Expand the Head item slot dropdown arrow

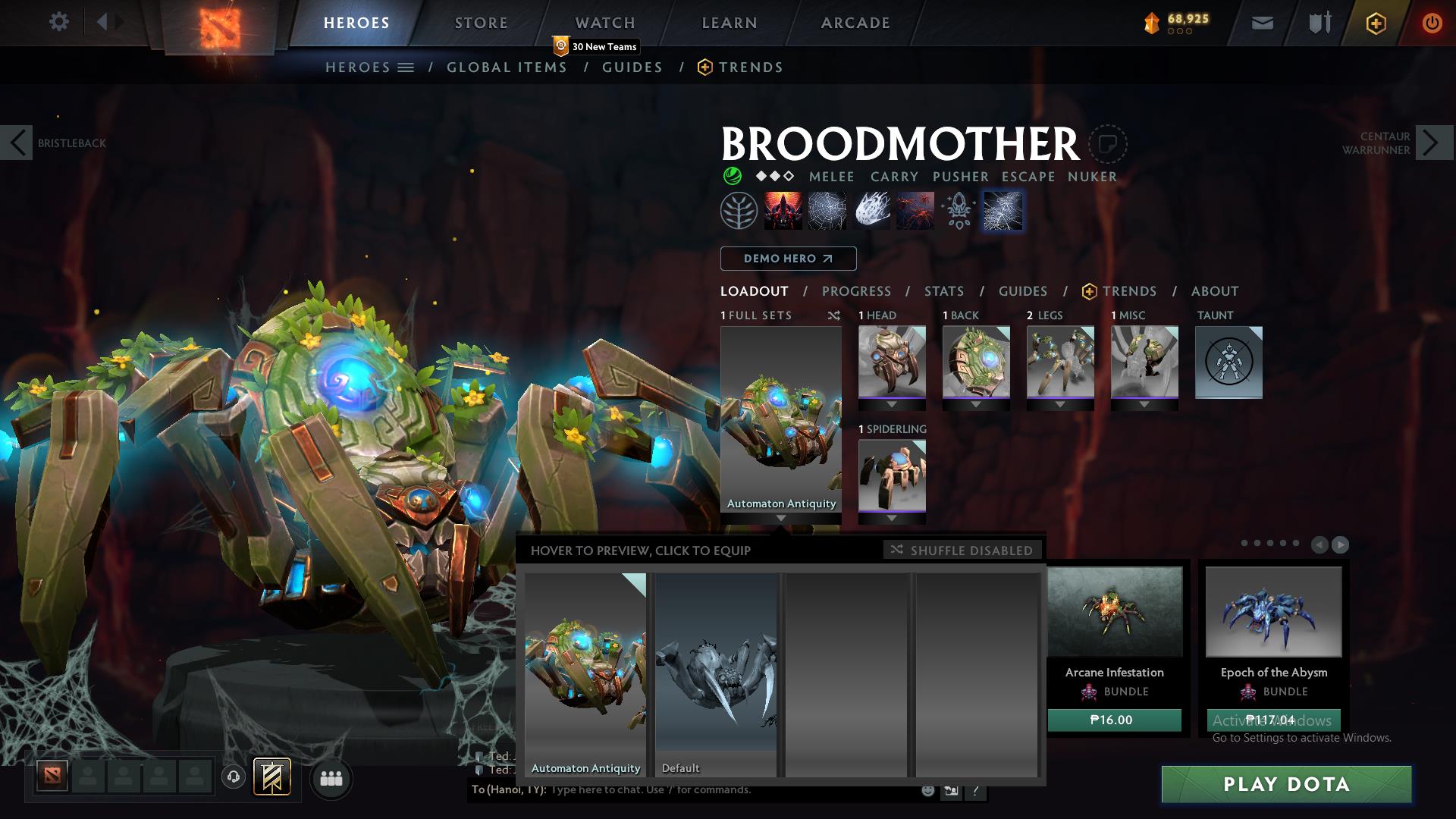tap(892, 403)
